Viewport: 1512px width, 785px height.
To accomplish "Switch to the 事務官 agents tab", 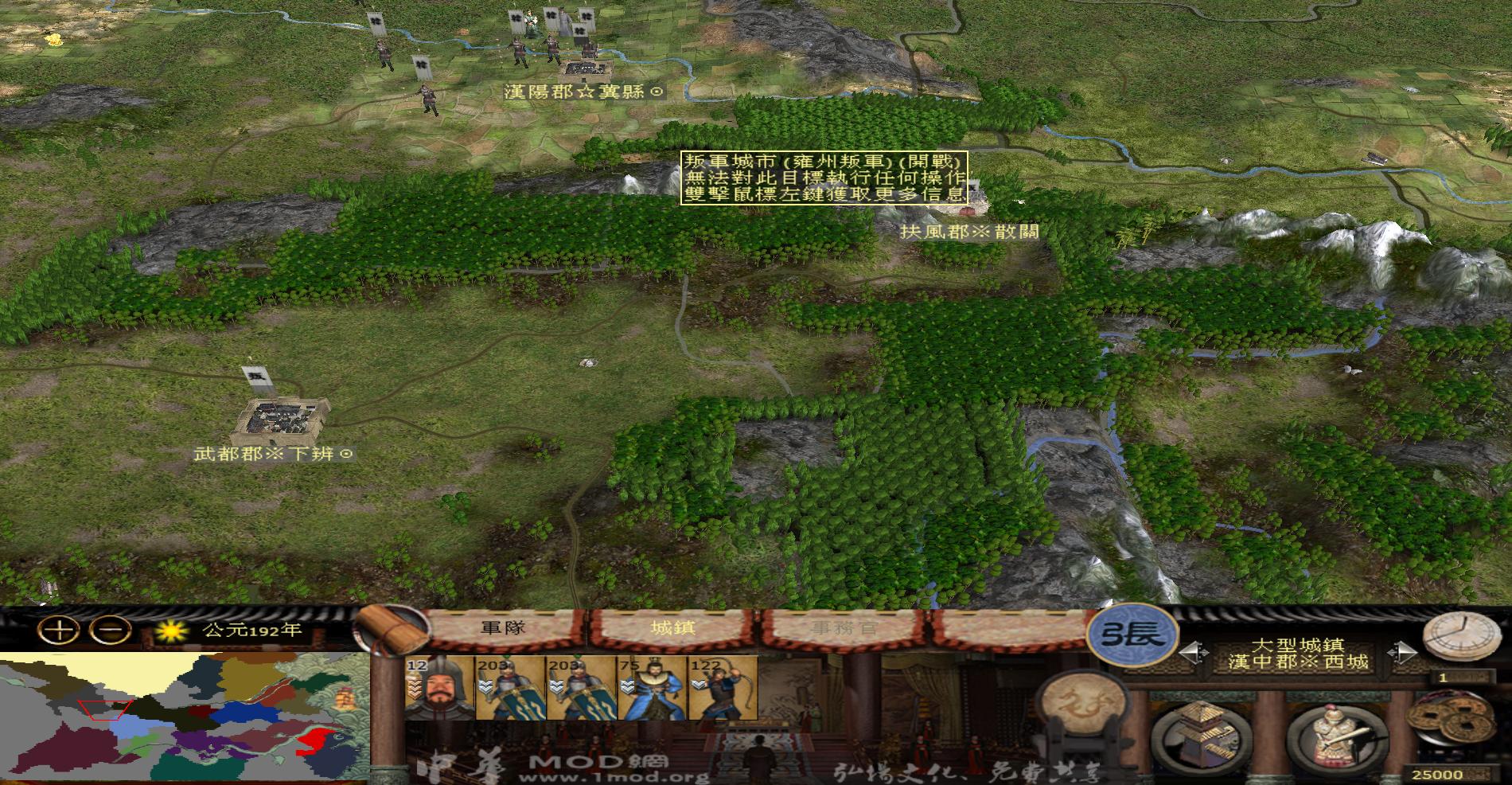I will click(844, 628).
